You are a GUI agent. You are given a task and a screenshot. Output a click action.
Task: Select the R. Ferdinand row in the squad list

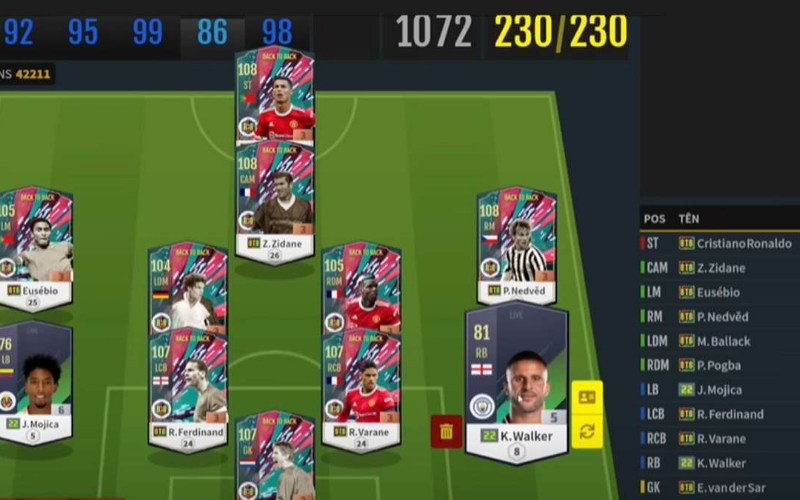(x=720, y=414)
